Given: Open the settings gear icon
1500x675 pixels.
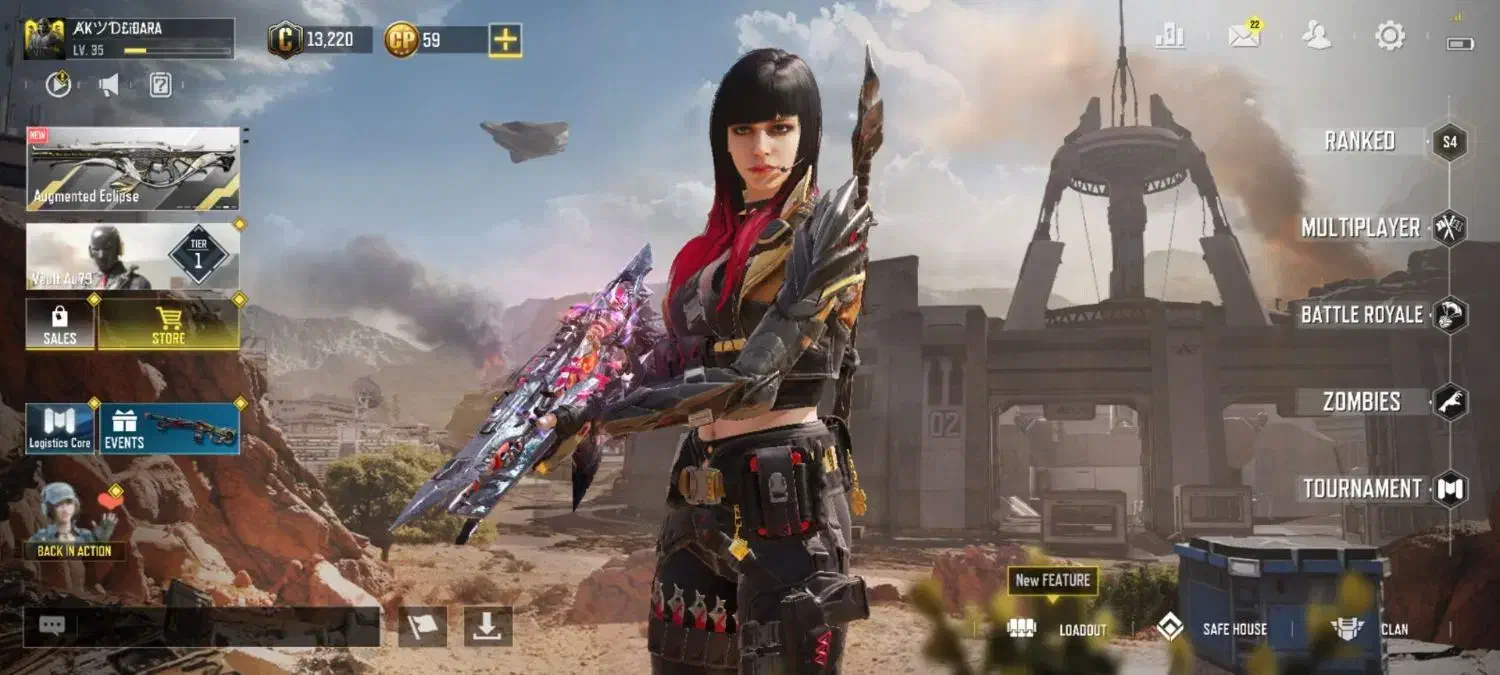Looking at the screenshot, I should 1390,37.
